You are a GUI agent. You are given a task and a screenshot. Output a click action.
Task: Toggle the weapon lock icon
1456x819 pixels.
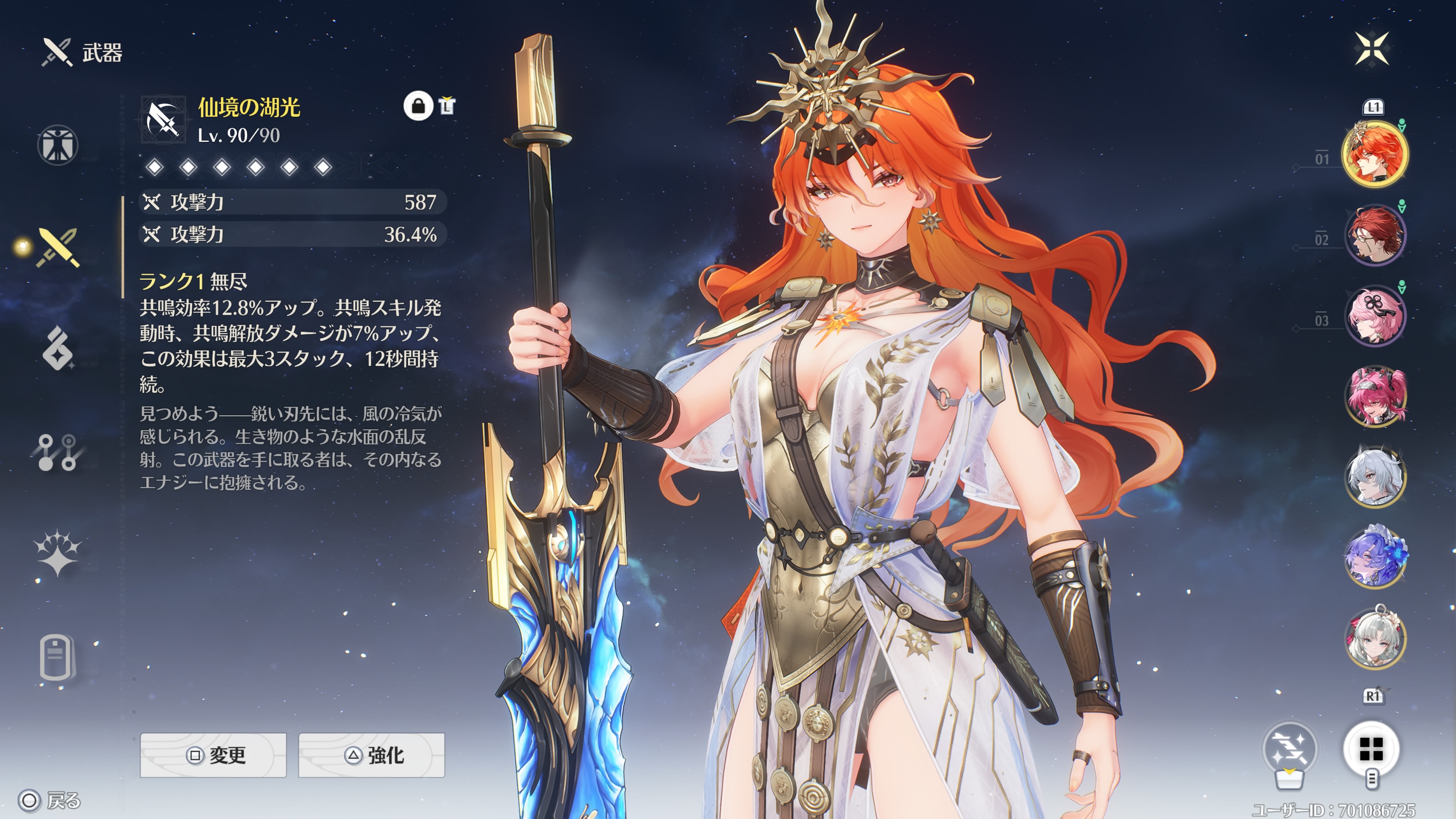click(x=418, y=106)
